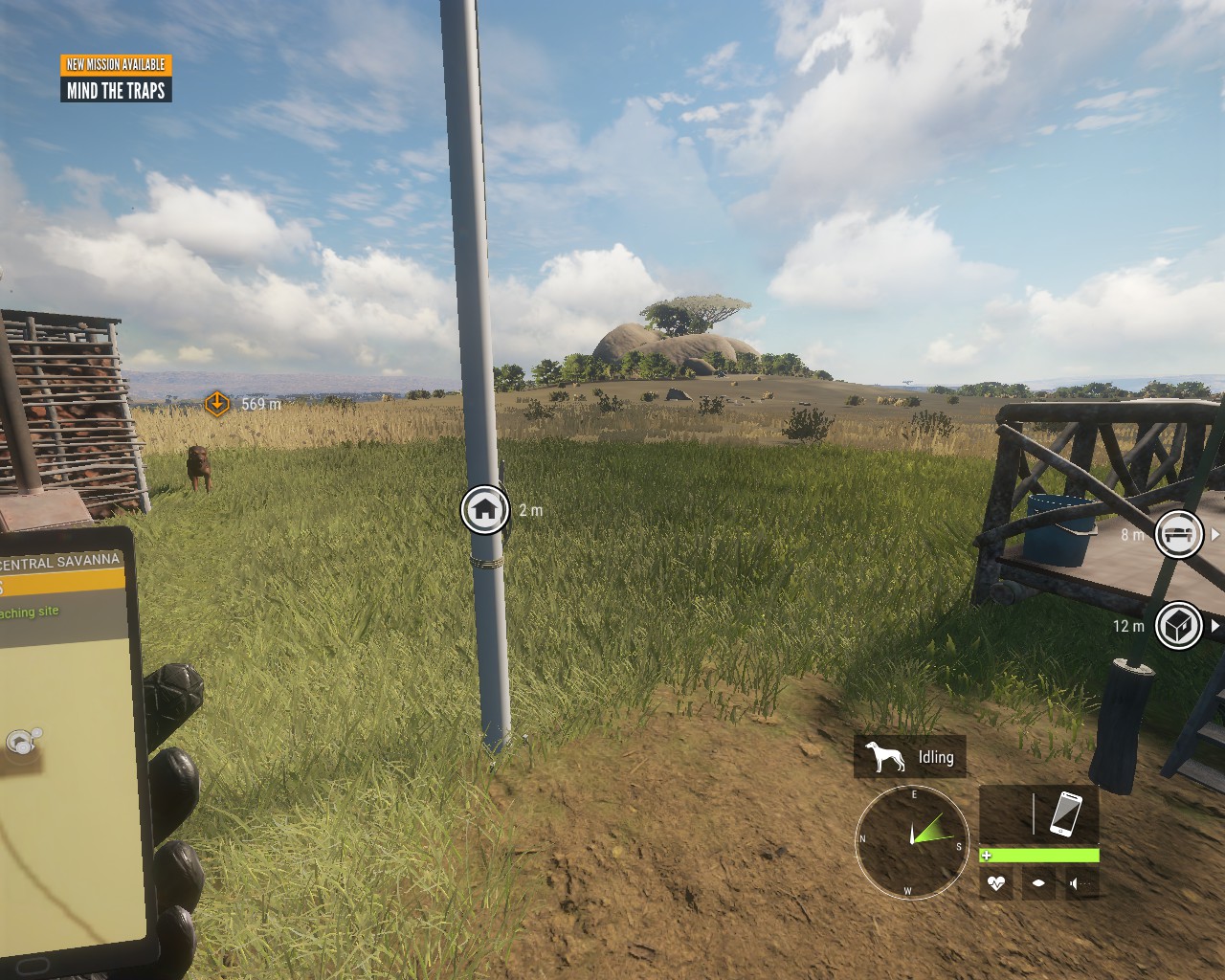Select the orange 569 m waypoint marker
This screenshot has height=980, width=1225.
(x=217, y=404)
